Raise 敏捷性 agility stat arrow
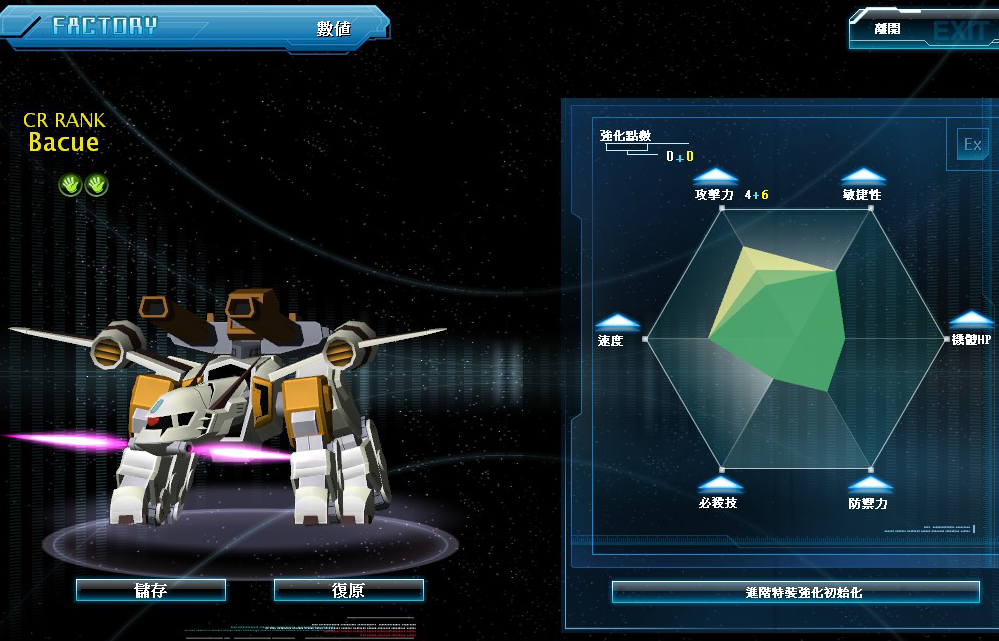Viewport: 999px width, 641px height. click(863, 177)
